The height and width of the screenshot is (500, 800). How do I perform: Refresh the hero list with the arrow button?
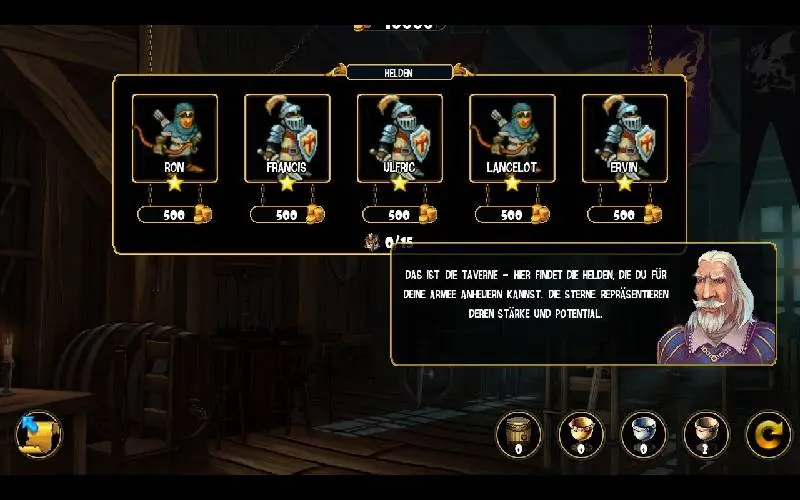(x=768, y=434)
